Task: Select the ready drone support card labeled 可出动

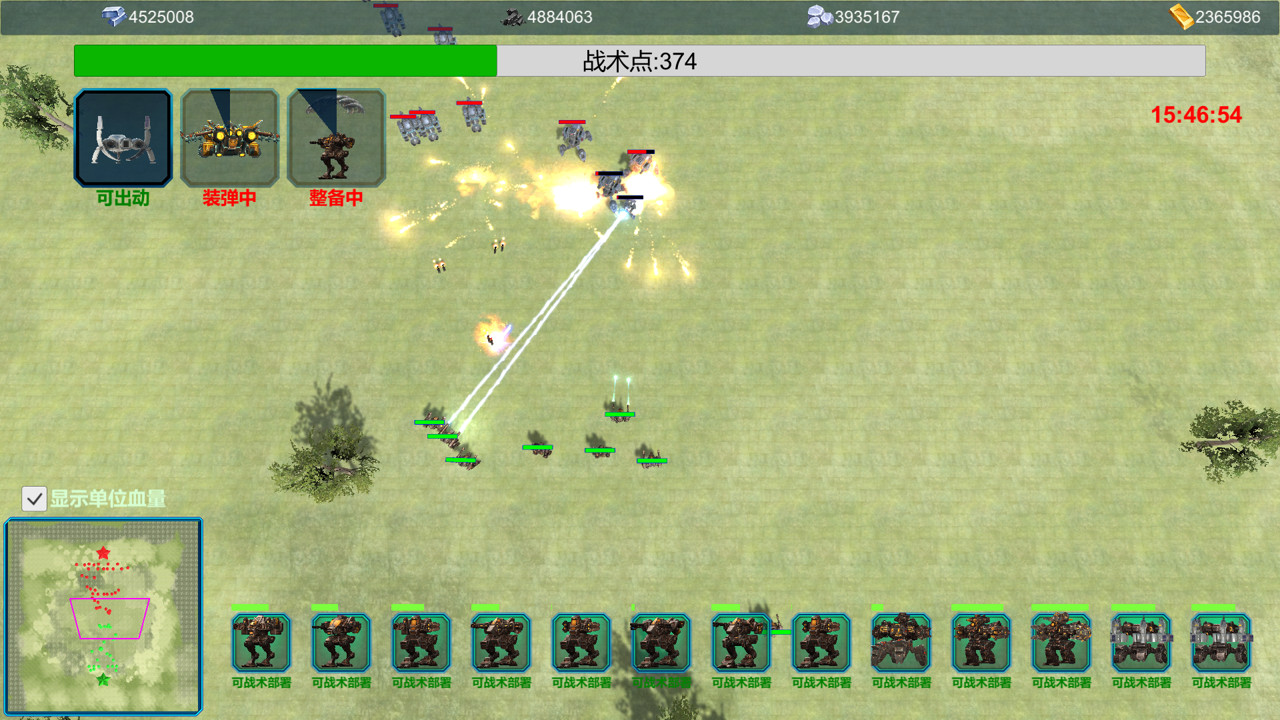Action: point(122,137)
